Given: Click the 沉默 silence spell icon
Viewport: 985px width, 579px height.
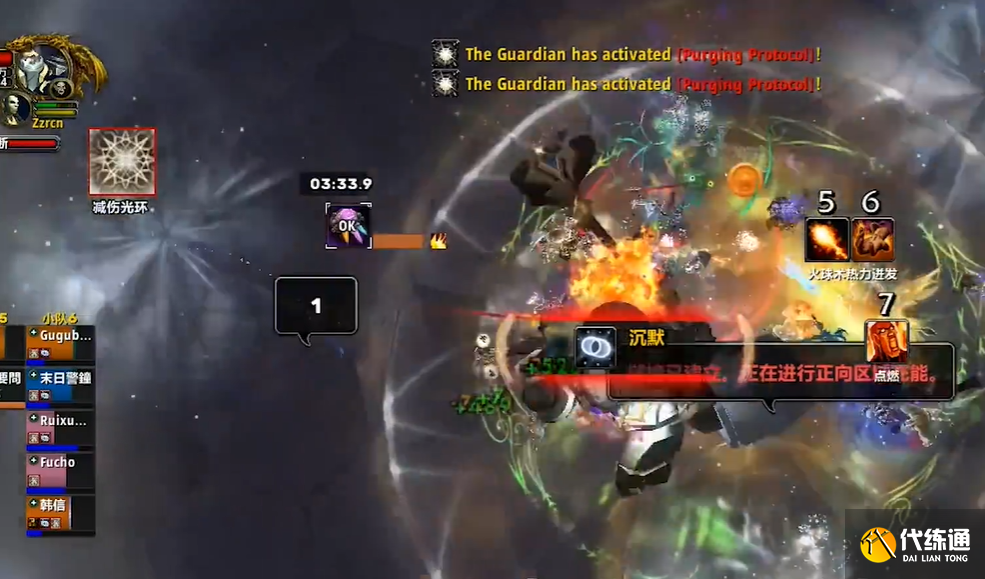Looking at the screenshot, I should pyautogui.click(x=596, y=347).
